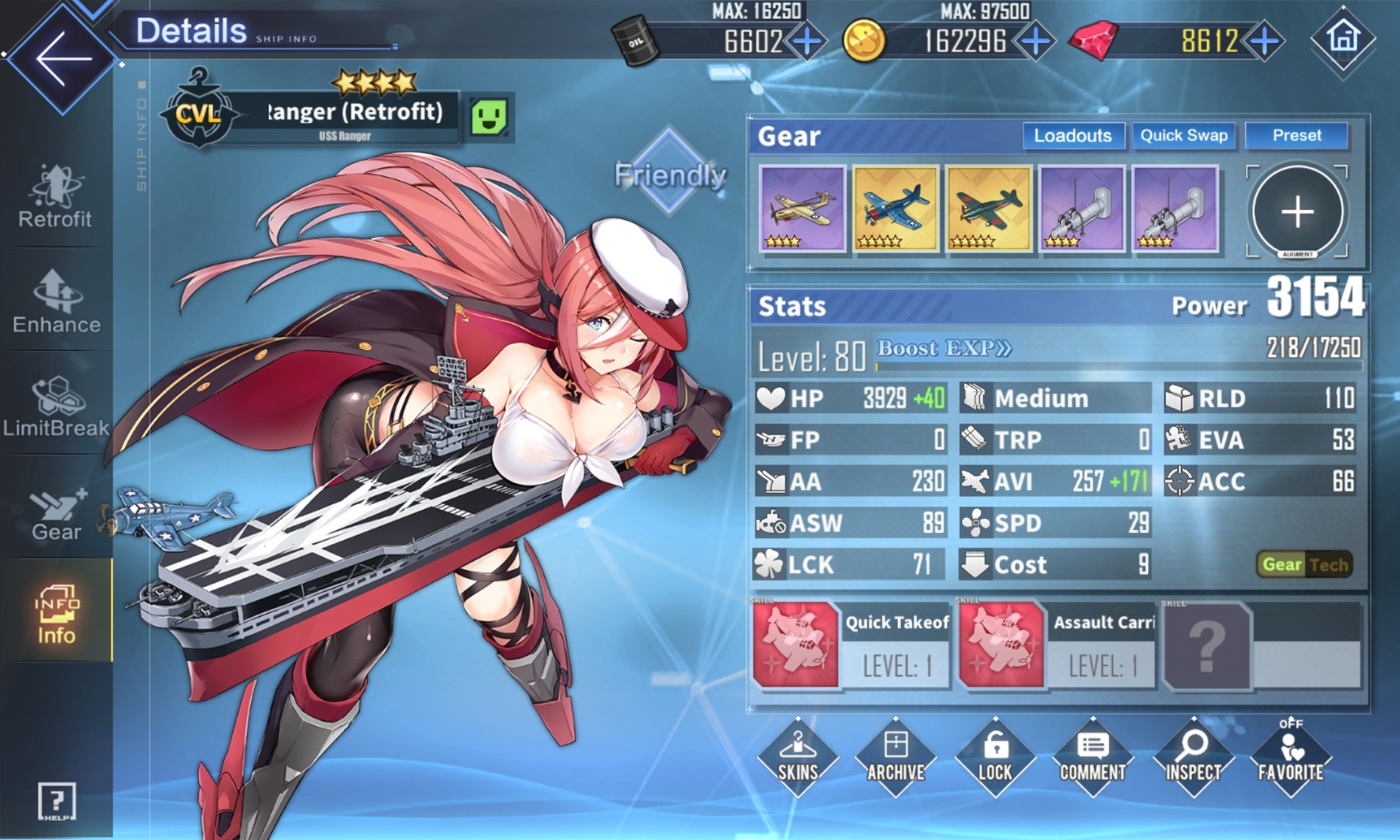The height and width of the screenshot is (840, 1400).
Task: Open gear Loadouts
Action: click(x=1073, y=136)
